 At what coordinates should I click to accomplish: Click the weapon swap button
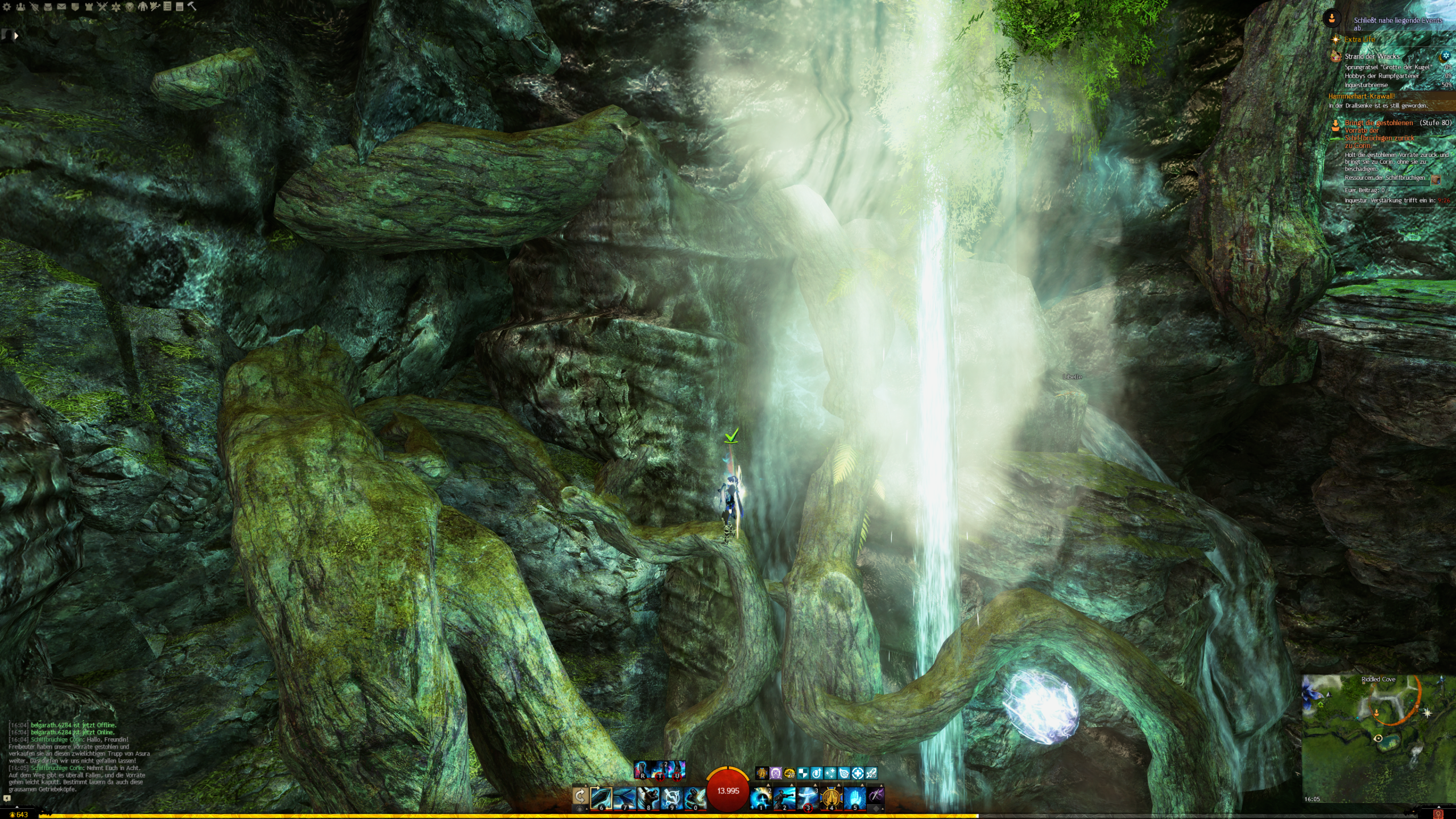(x=580, y=796)
